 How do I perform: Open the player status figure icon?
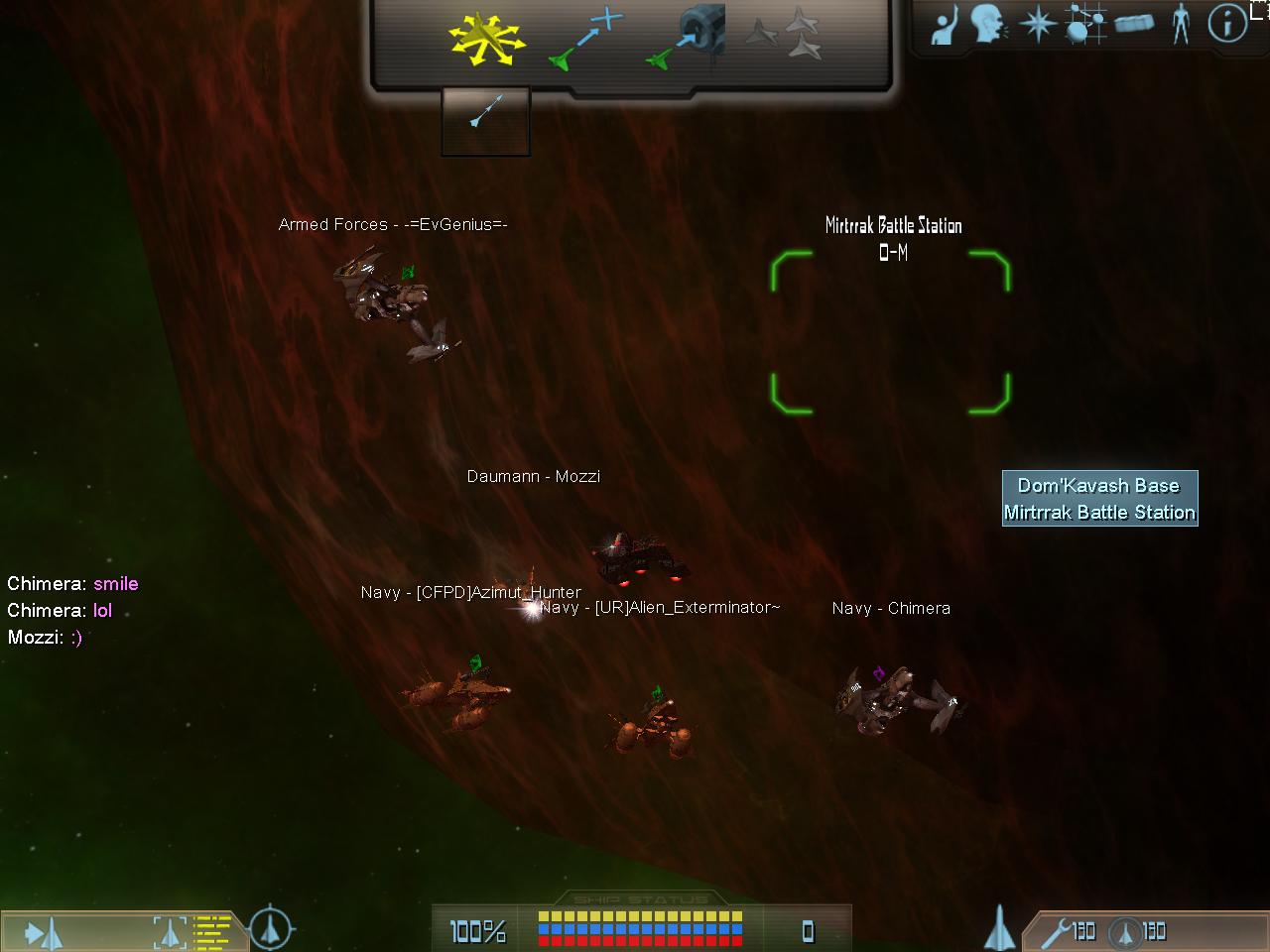(x=1181, y=24)
